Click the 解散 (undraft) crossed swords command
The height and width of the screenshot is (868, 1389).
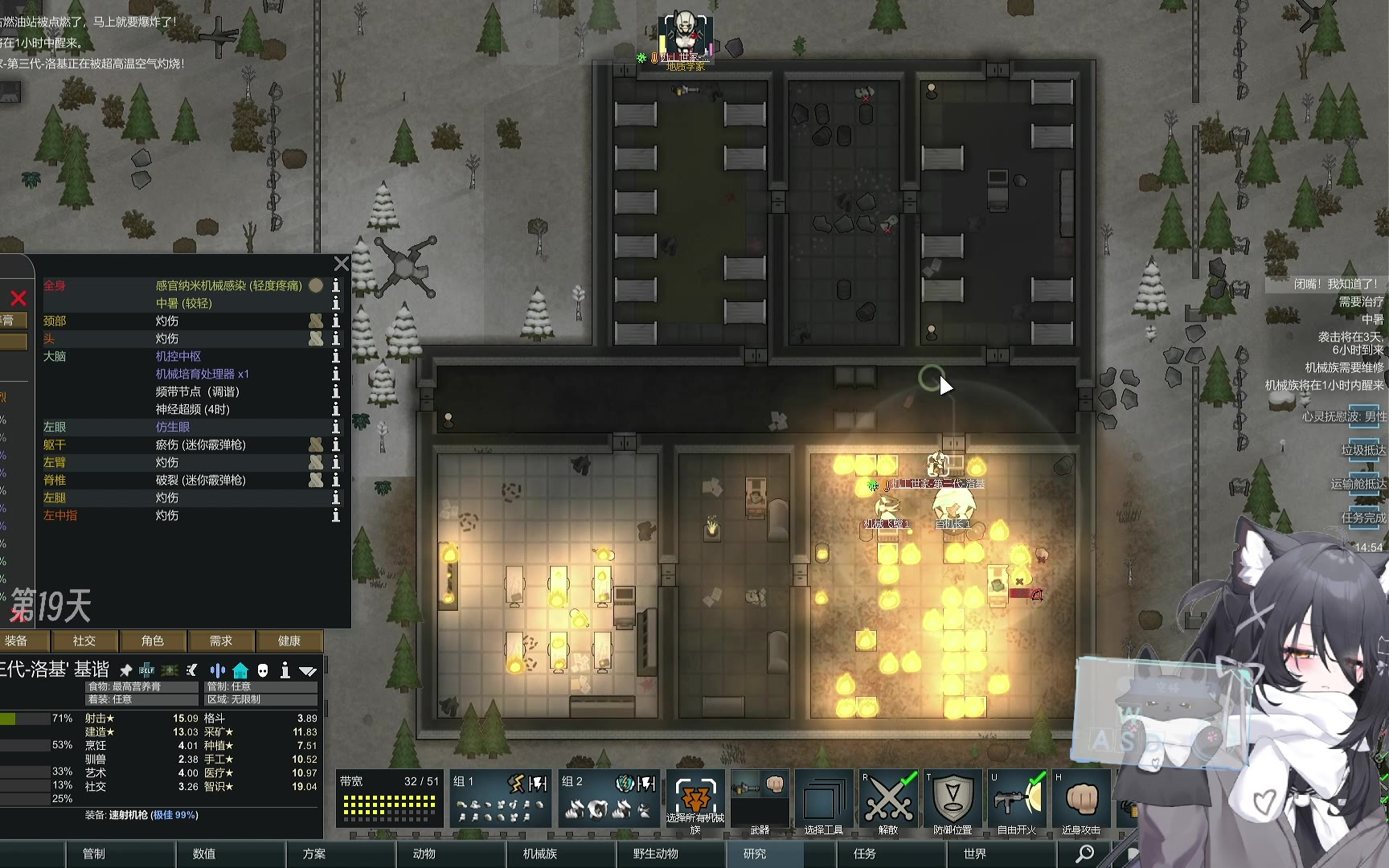[888, 800]
